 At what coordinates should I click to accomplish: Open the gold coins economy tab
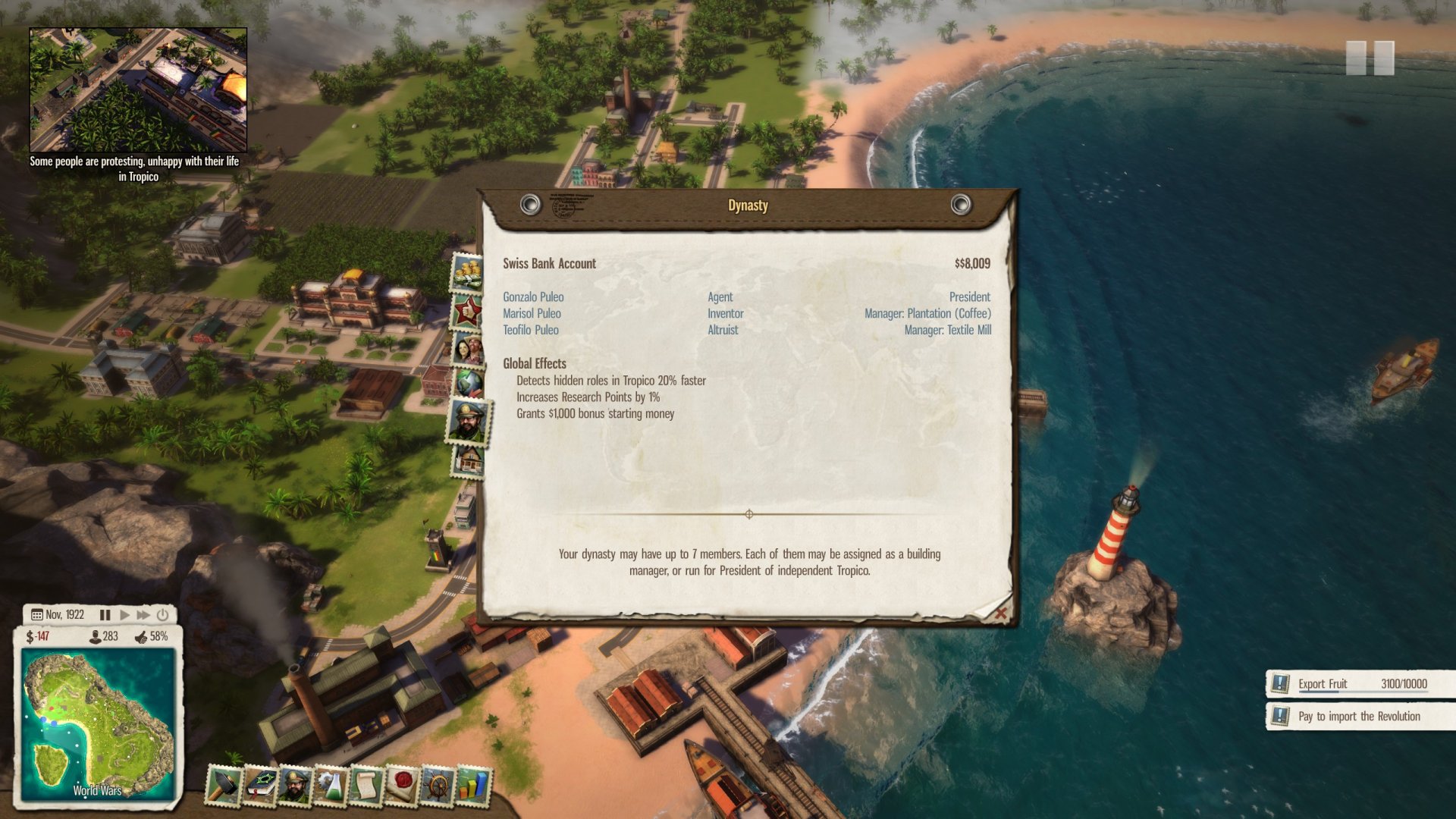point(467,271)
